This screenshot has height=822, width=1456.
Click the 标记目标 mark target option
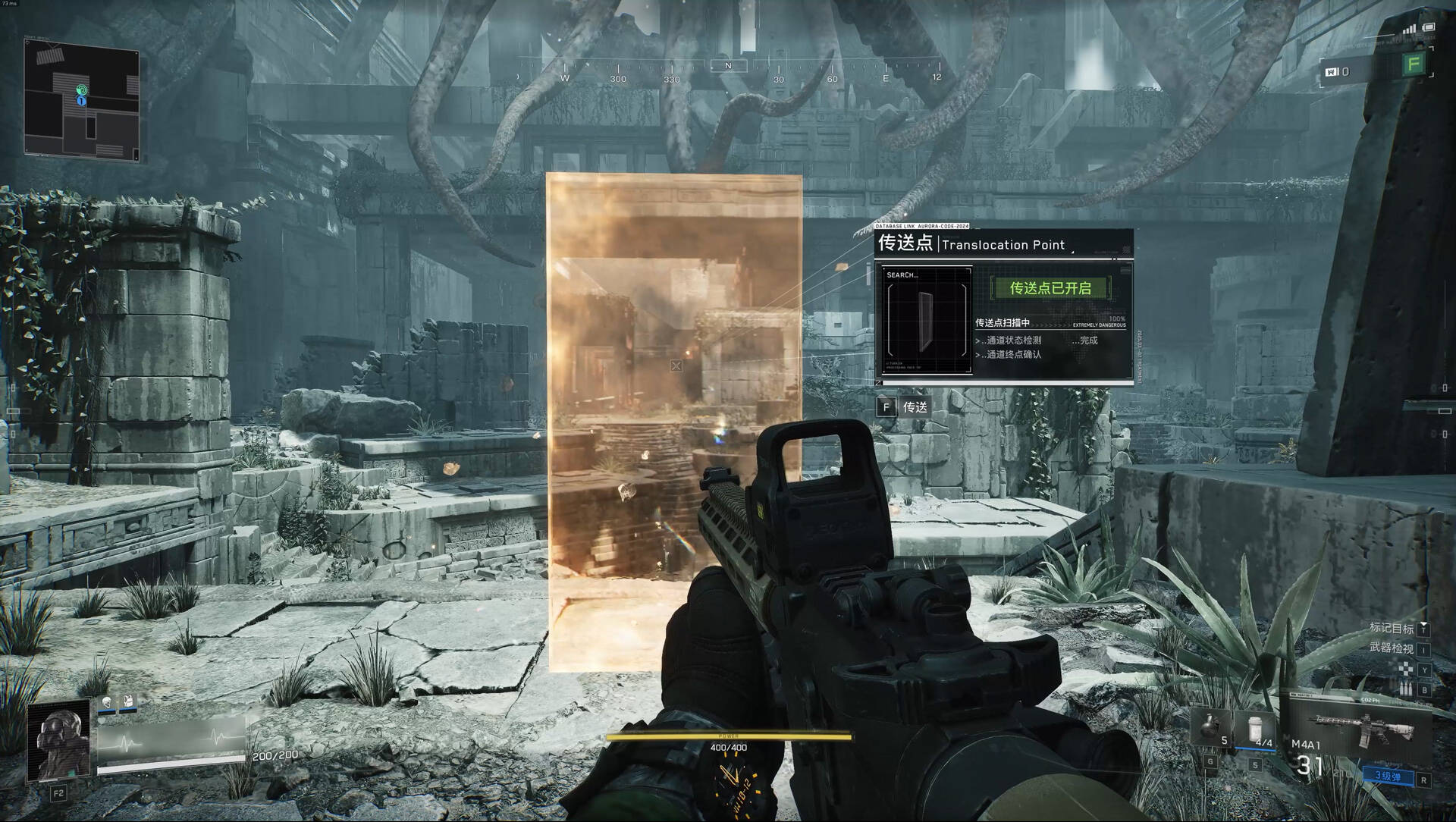1391,629
